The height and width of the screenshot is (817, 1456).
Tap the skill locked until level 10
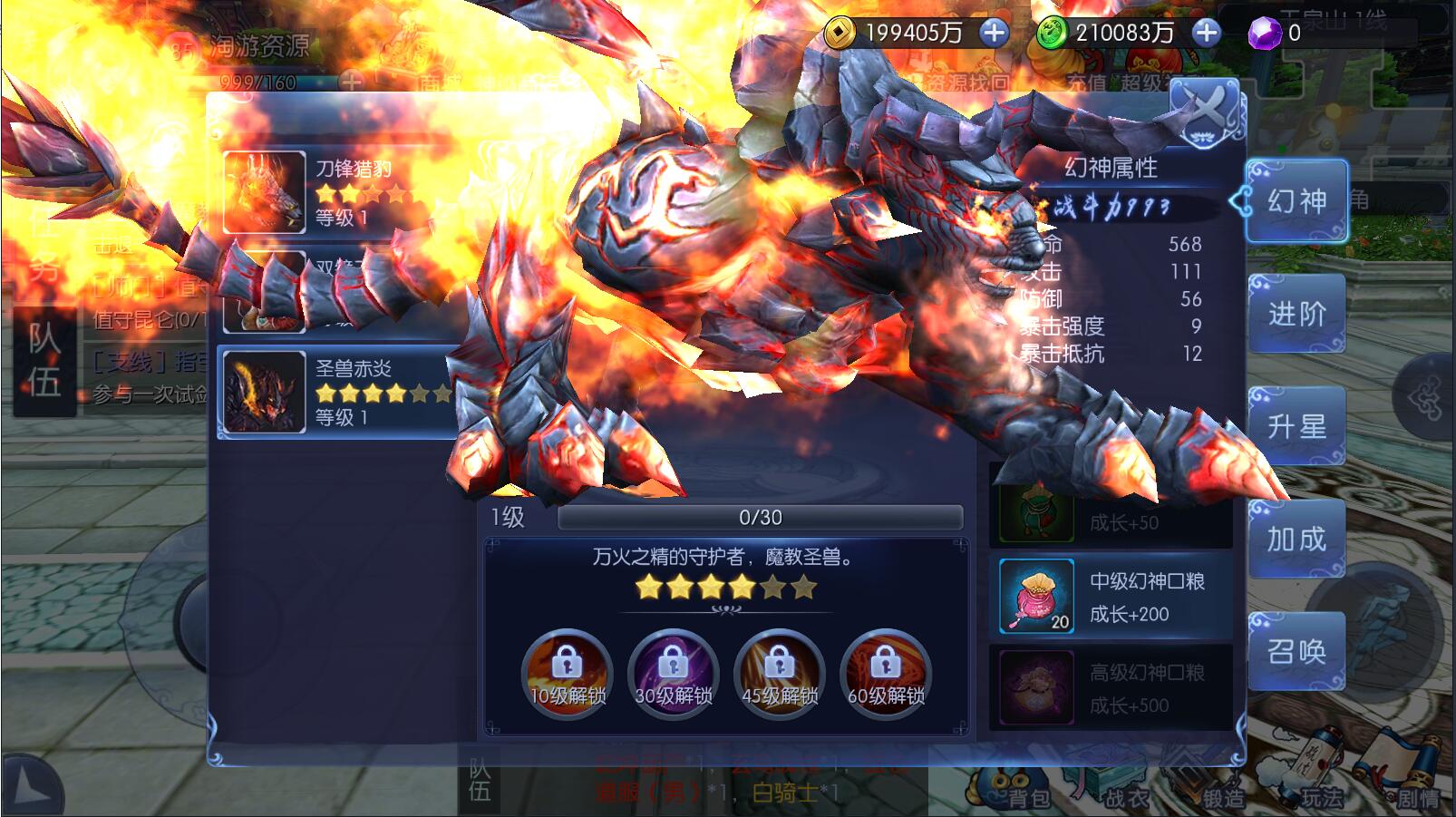568,674
